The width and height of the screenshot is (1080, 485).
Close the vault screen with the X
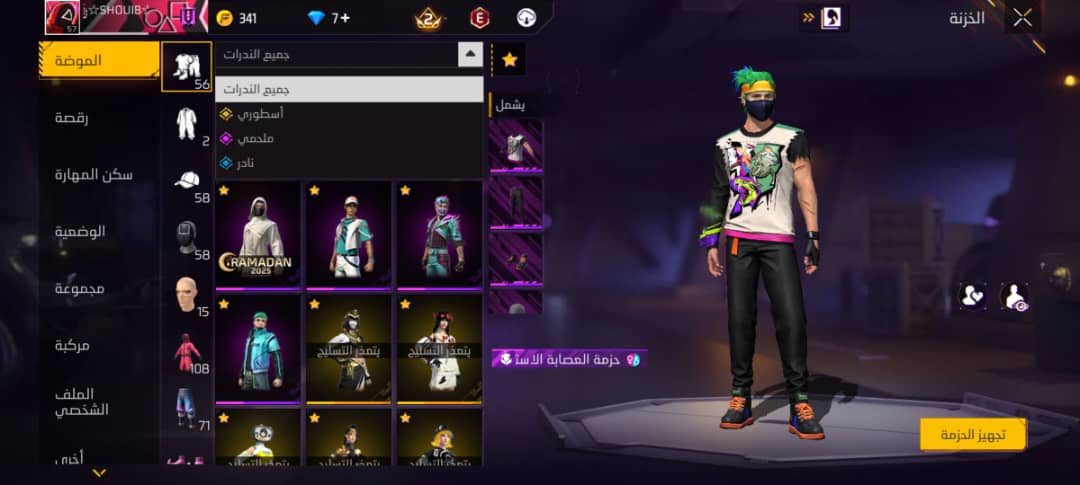pyautogui.click(x=1023, y=17)
